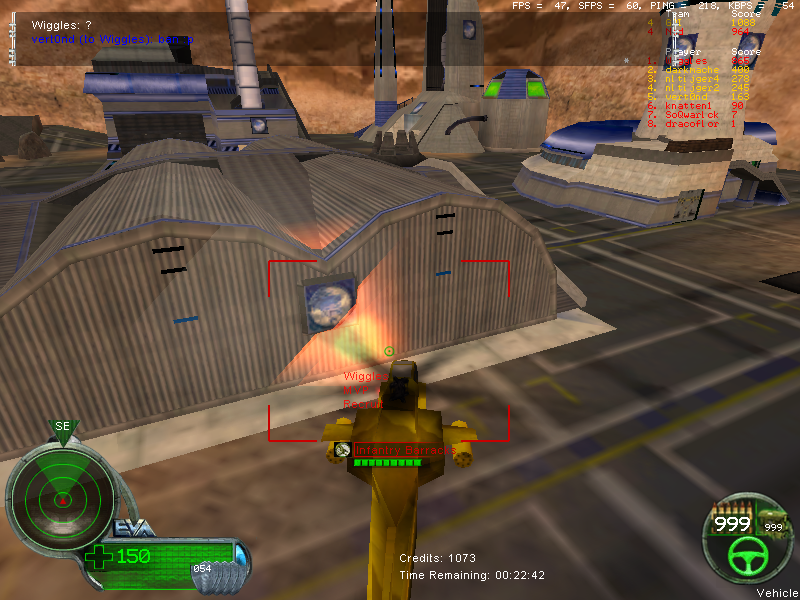Click the green health cross icon

[100, 557]
